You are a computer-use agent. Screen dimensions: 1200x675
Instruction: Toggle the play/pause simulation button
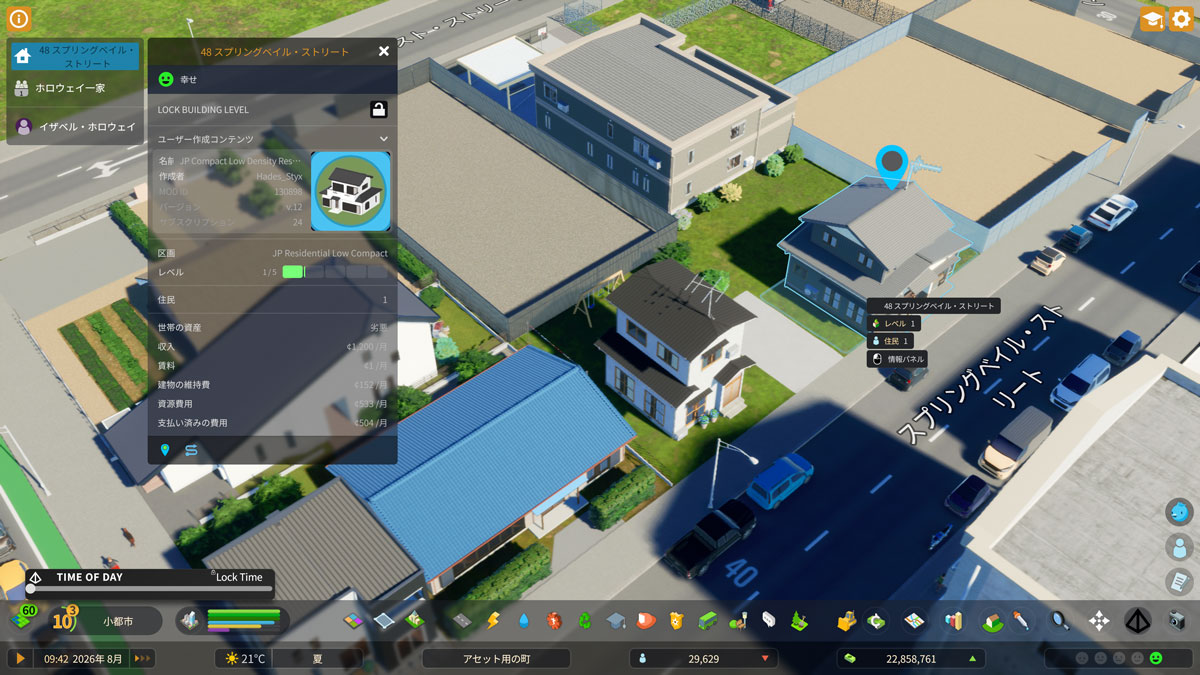(19, 658)
